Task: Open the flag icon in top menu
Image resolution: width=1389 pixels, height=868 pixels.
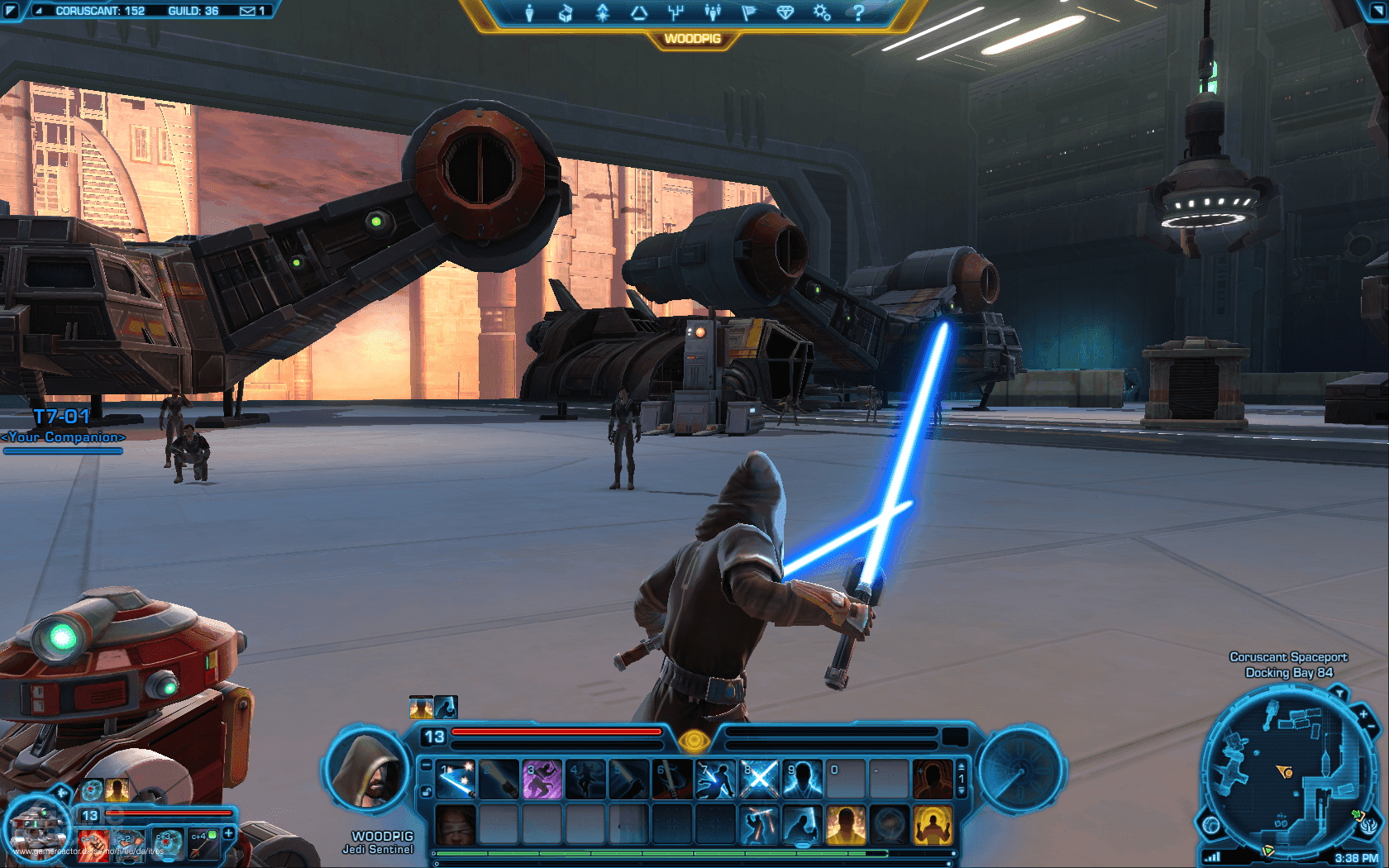Action: pyautogui.click(x=749, y=12)
